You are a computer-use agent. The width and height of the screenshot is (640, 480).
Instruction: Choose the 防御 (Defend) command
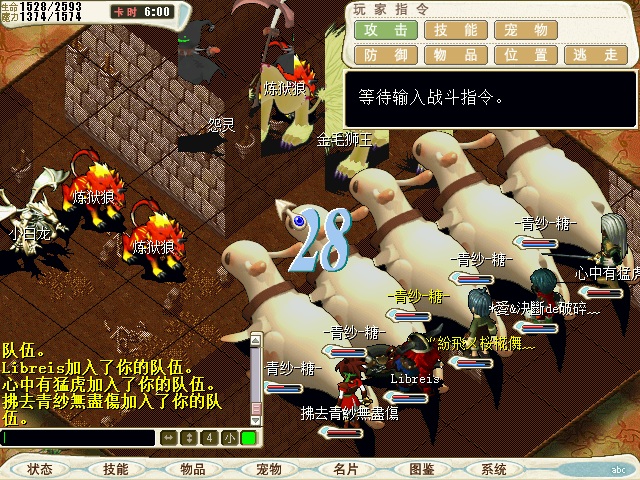385,56
